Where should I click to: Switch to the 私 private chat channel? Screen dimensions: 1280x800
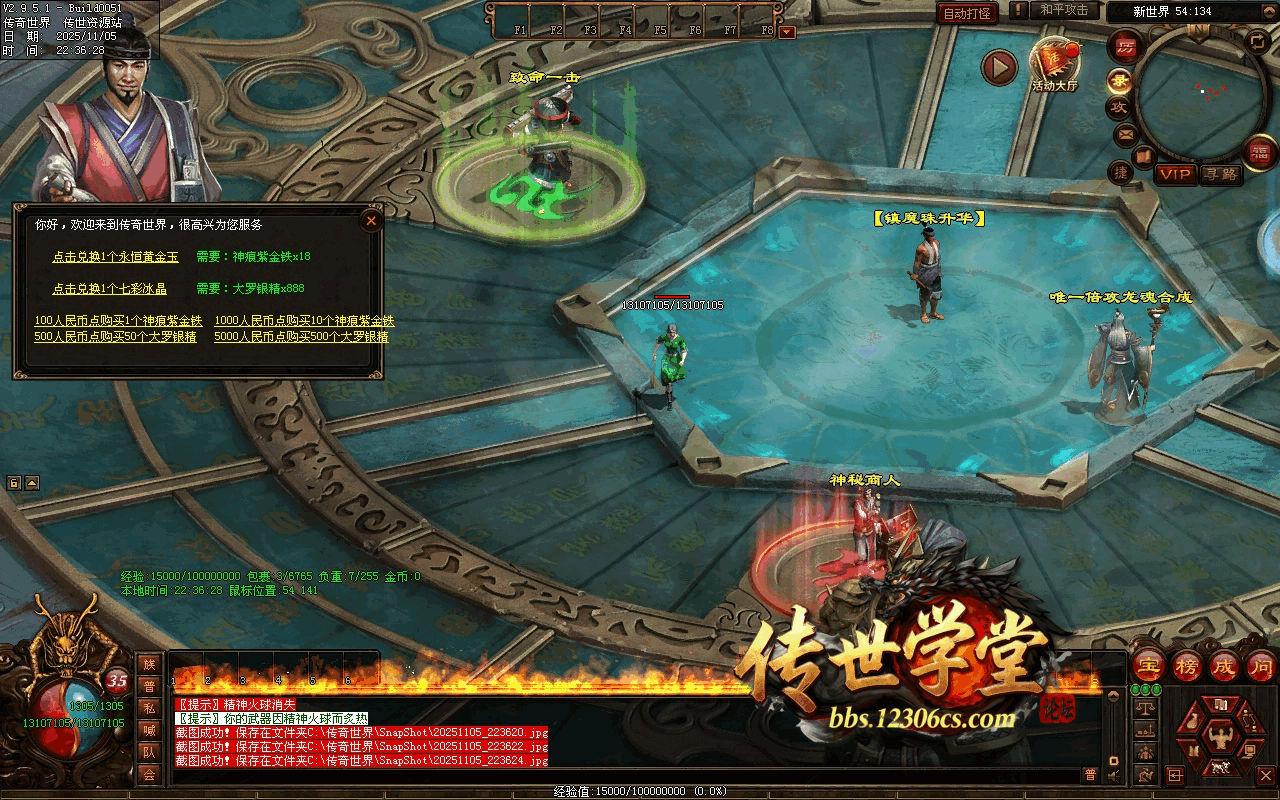pos(149,708)
